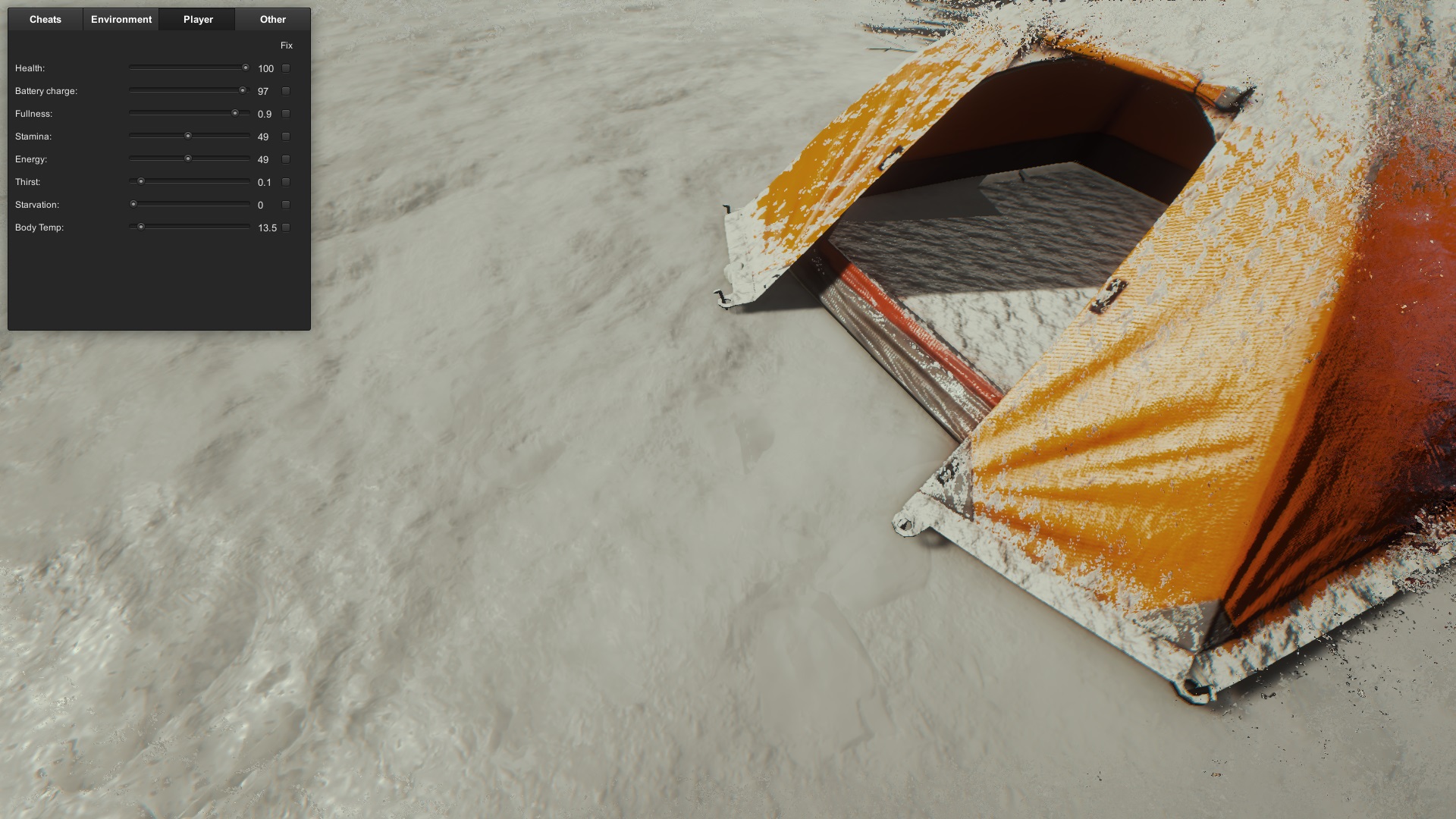Screen dimensions: 1456x819
Task: Change the Stamina slider value
Action: [189, 136]
